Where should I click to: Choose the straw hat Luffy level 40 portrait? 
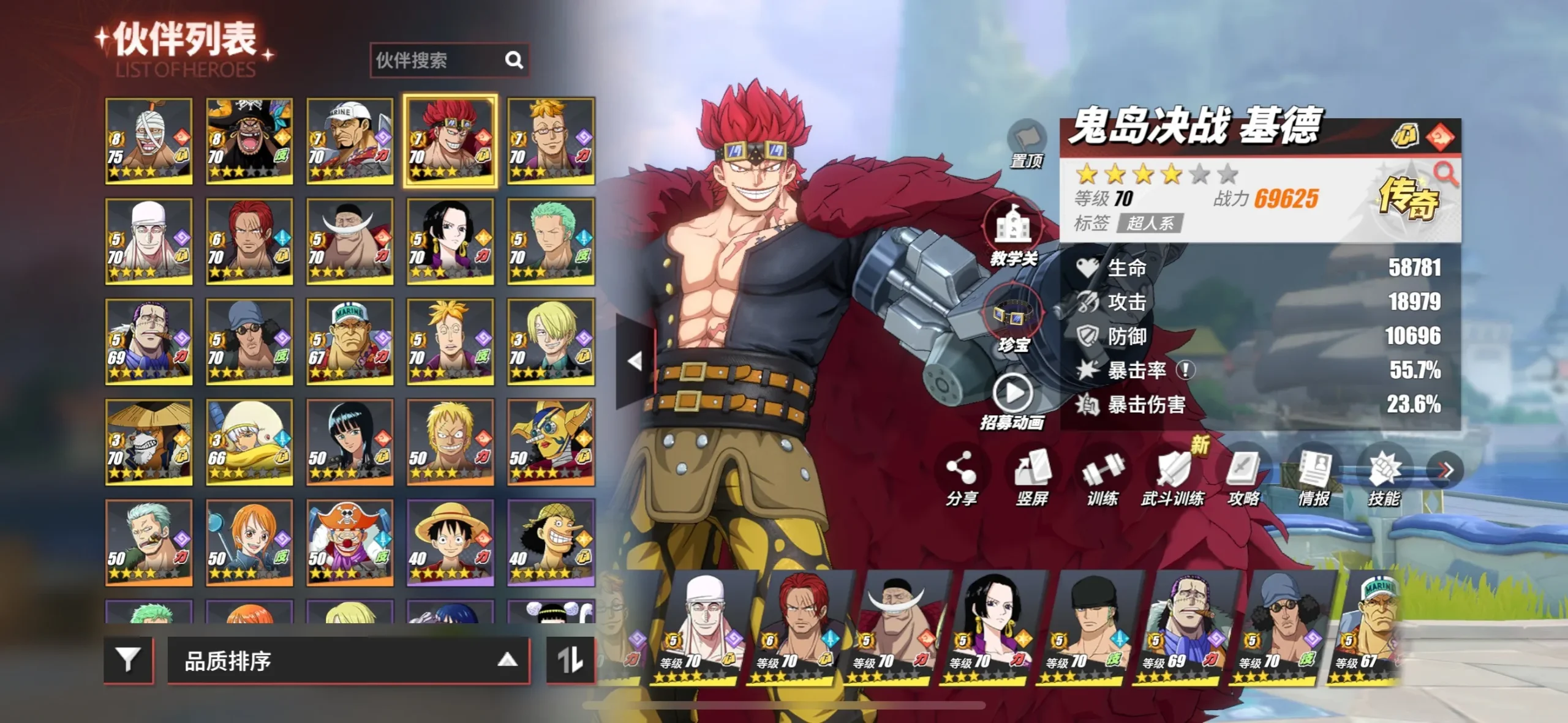[x=450, y=542]
